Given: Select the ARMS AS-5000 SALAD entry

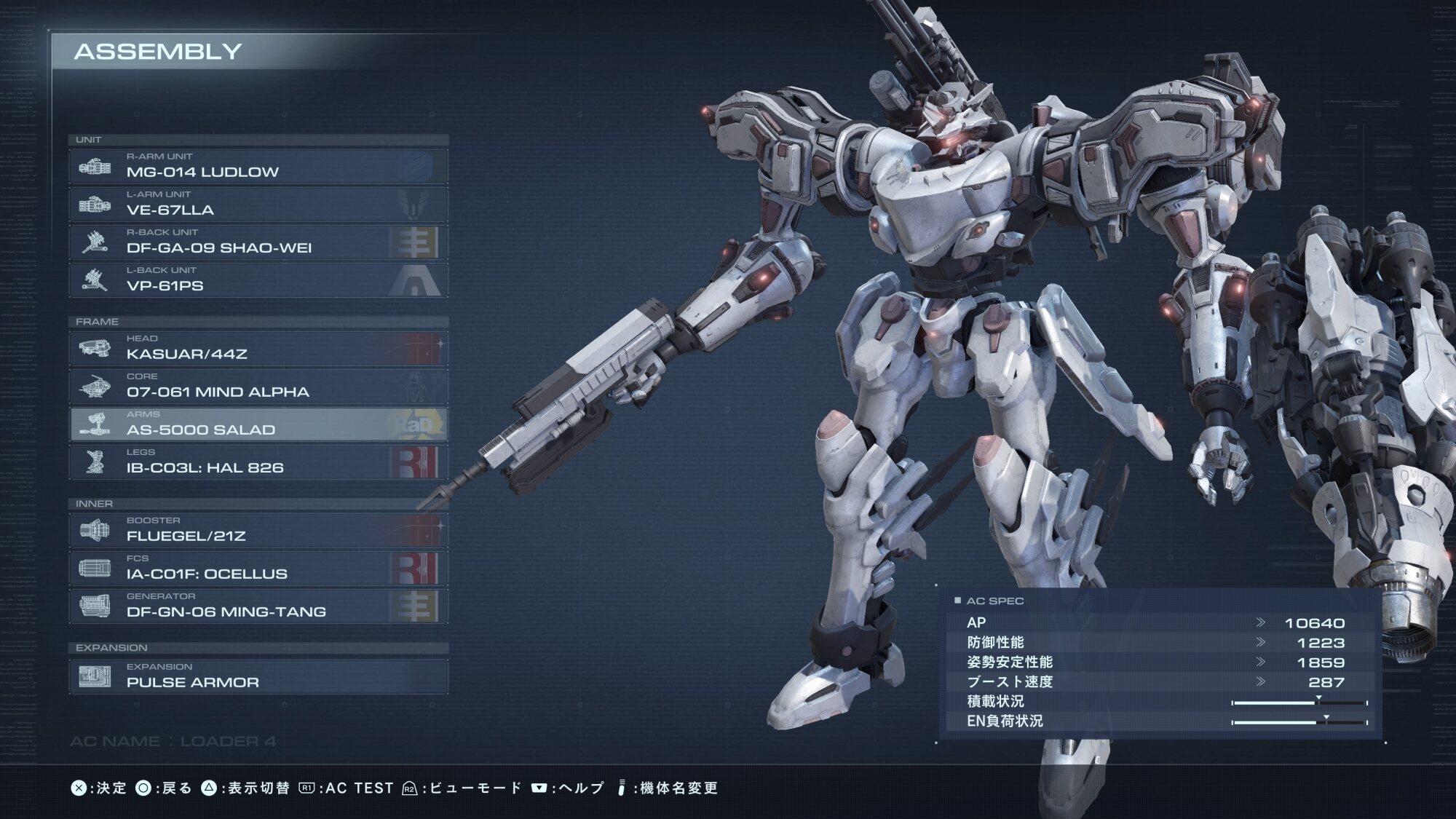Looking at the screenshot, I should pos(258,424).
